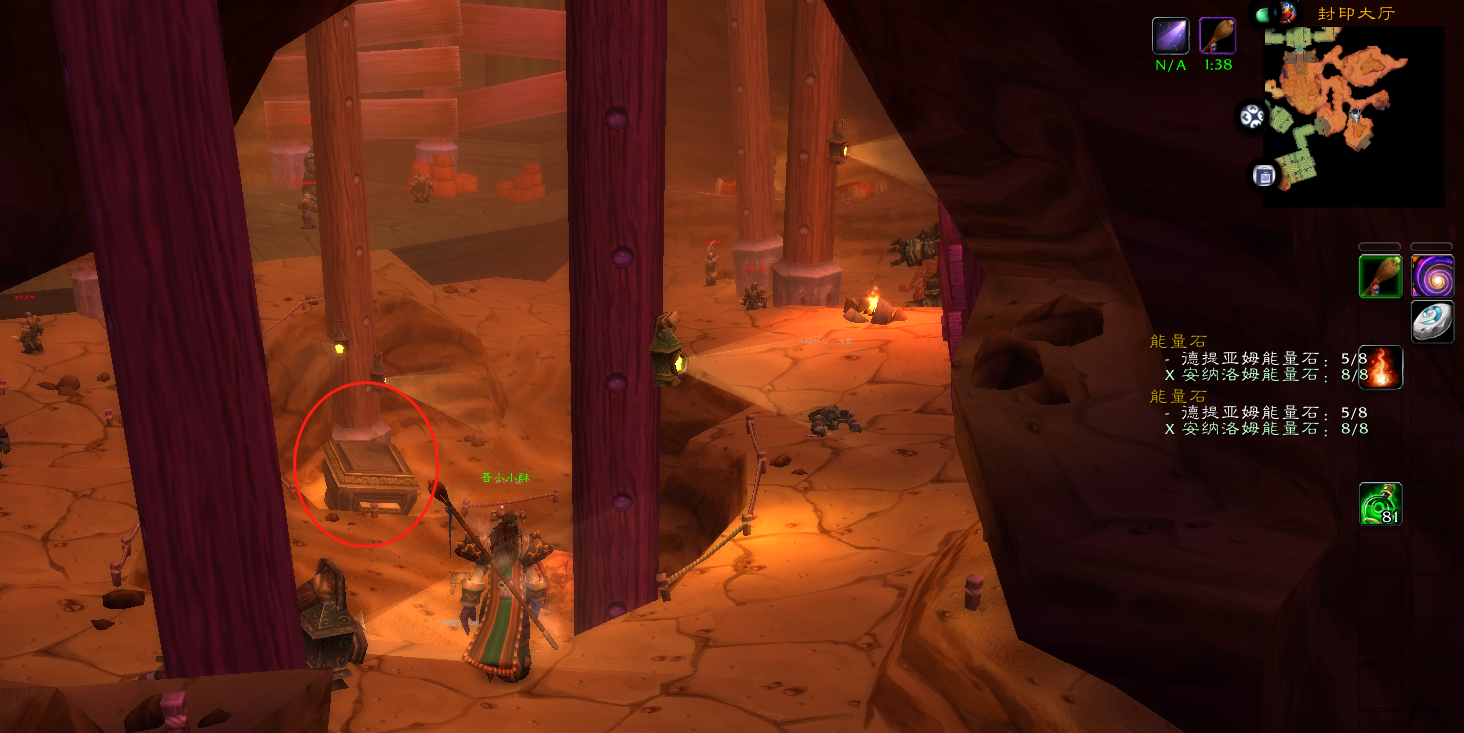
Task: Click the red and blue round minimap icon
Action: pos(1287,13)
